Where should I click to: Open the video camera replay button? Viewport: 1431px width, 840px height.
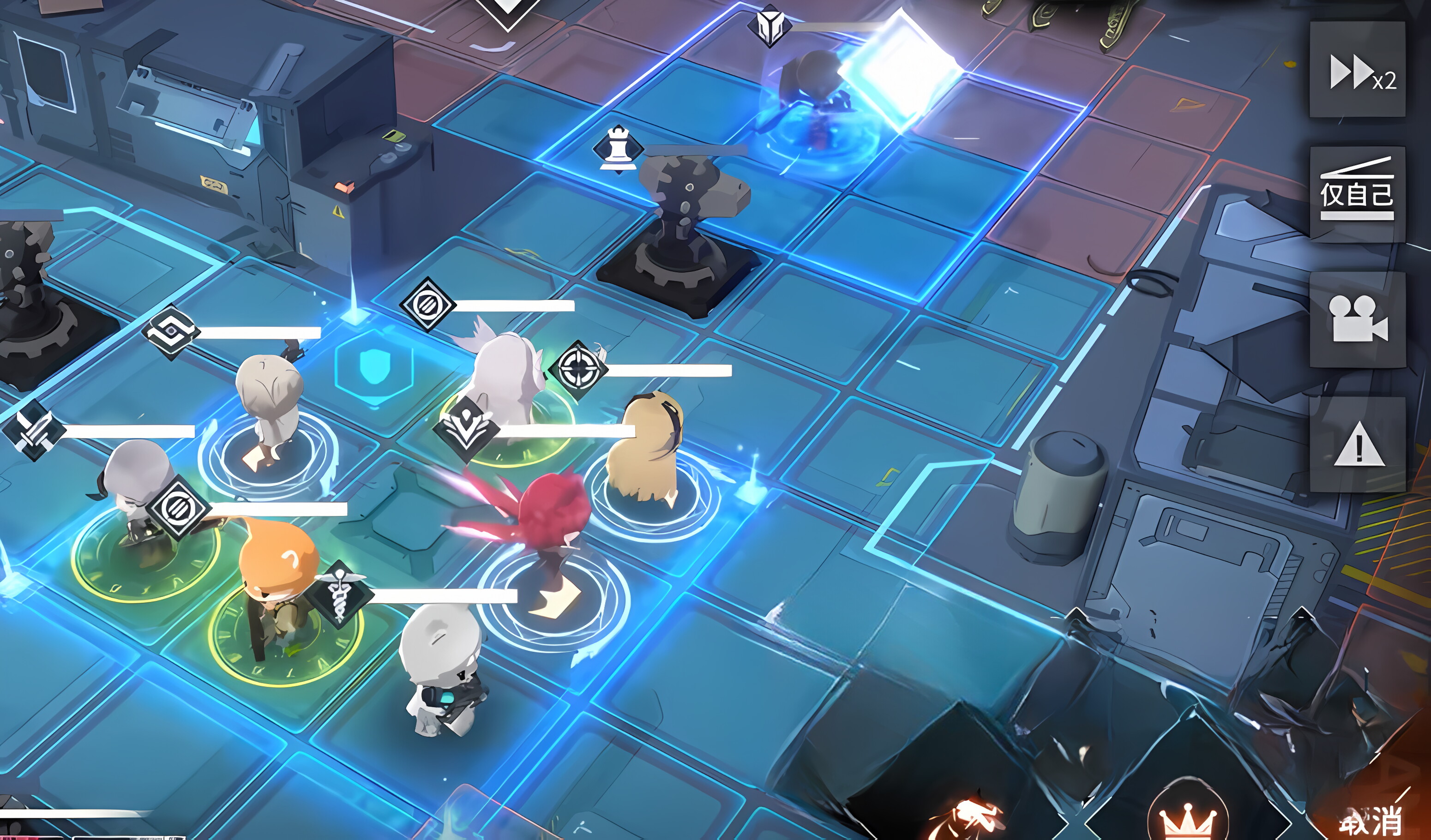(1357, 319)
